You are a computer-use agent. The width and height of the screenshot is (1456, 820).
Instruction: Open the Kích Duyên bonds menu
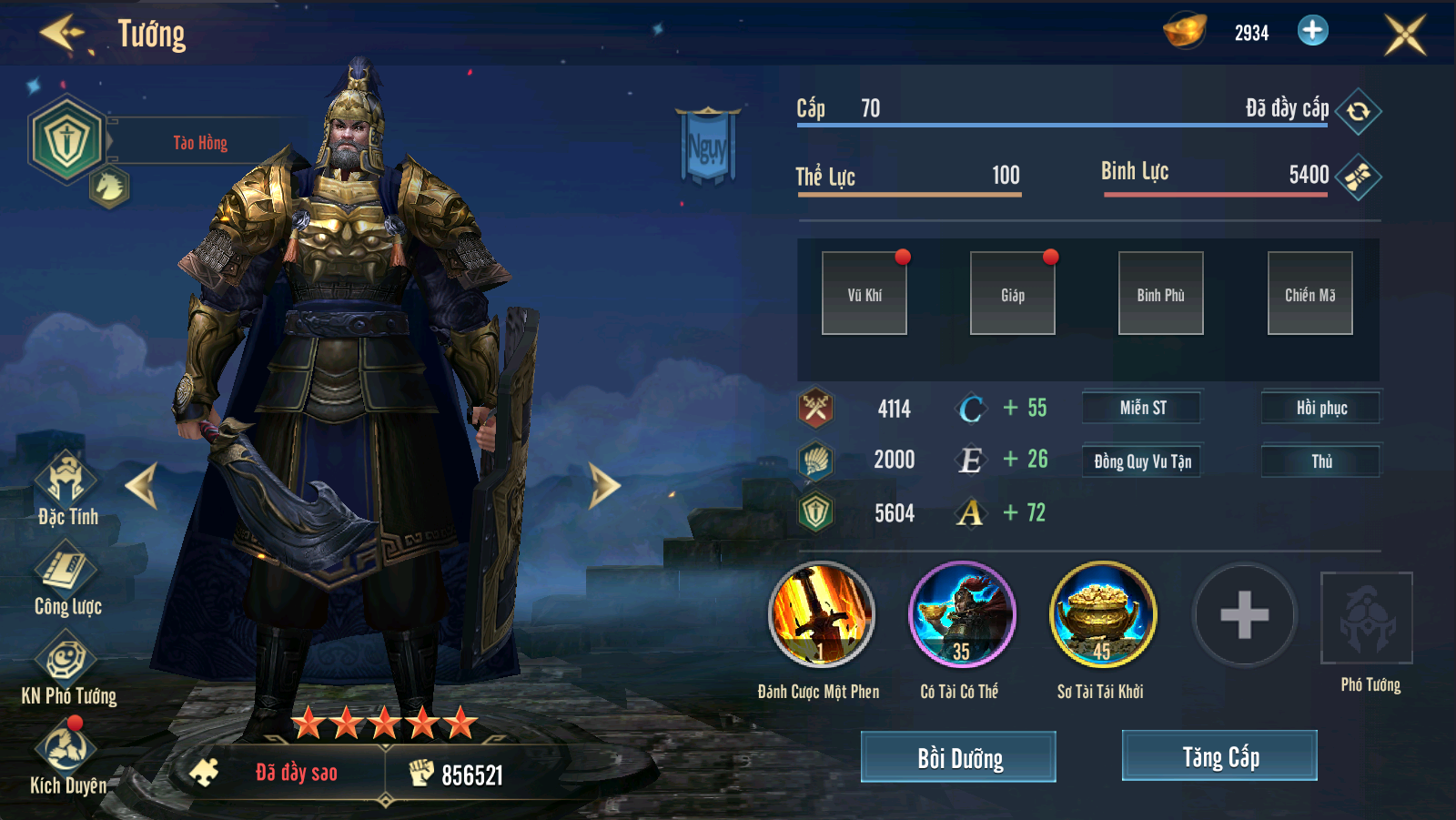pos(66,751)
